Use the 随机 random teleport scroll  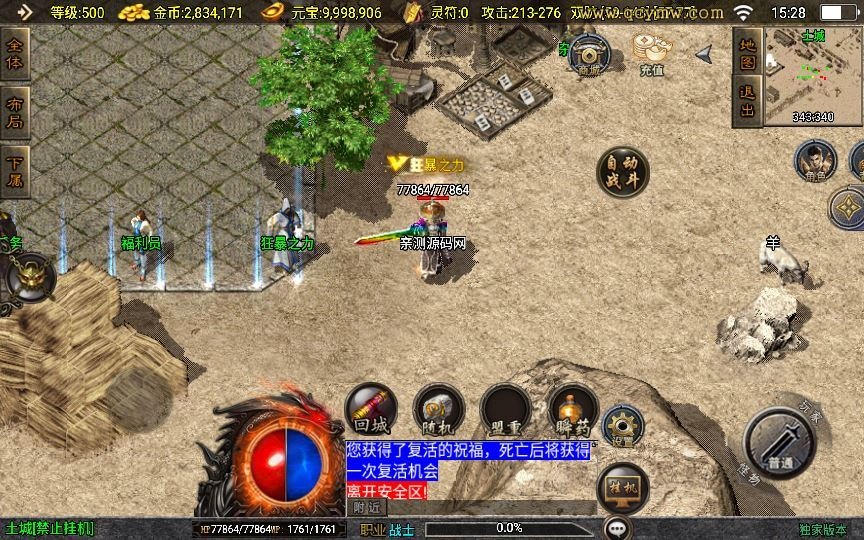(x=438, y=408)
